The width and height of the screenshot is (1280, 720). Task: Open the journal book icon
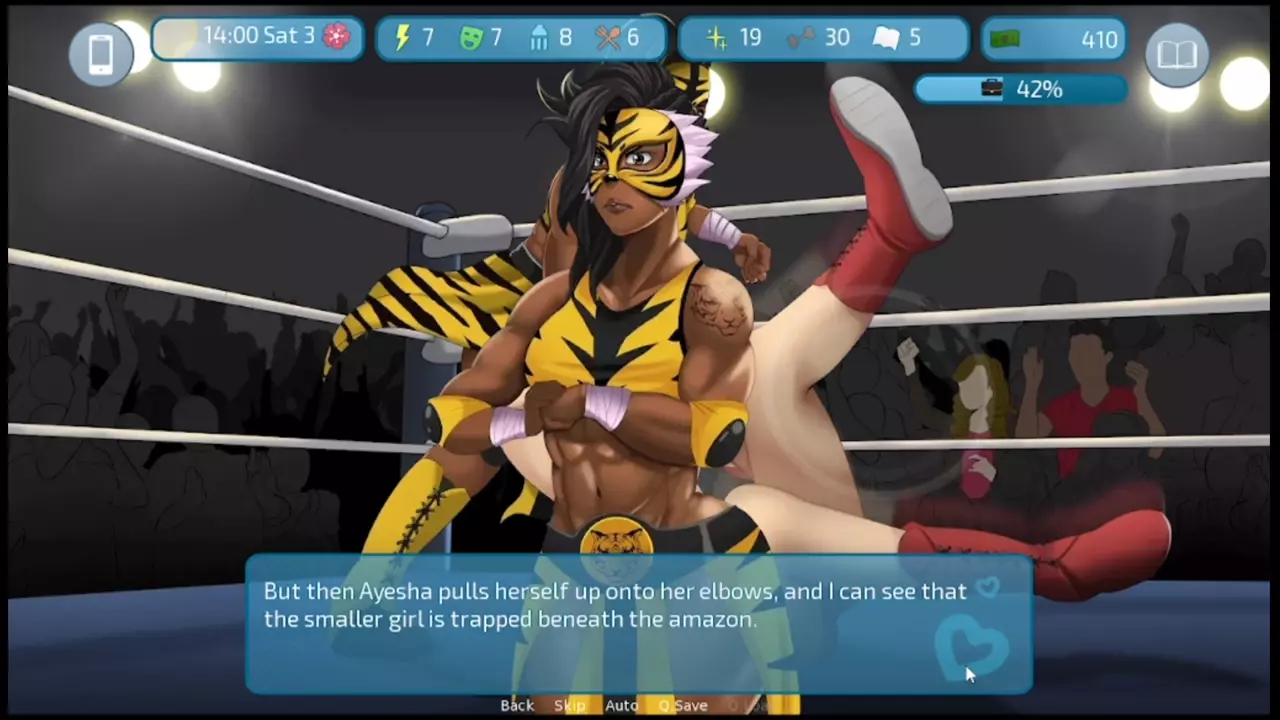pyautogui.click(x=1177, y=54)
